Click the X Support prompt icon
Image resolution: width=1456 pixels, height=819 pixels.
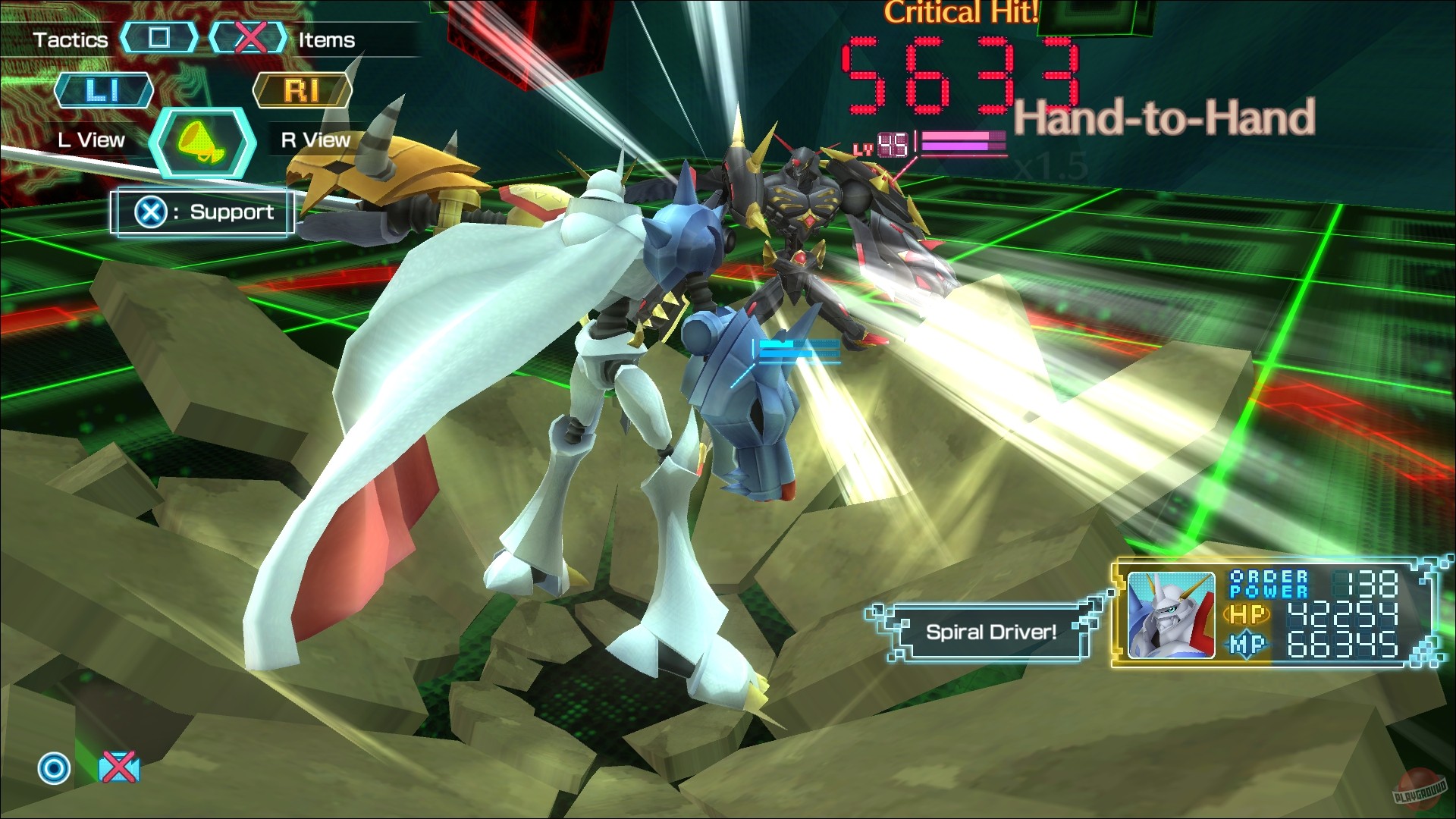(149, 212)
